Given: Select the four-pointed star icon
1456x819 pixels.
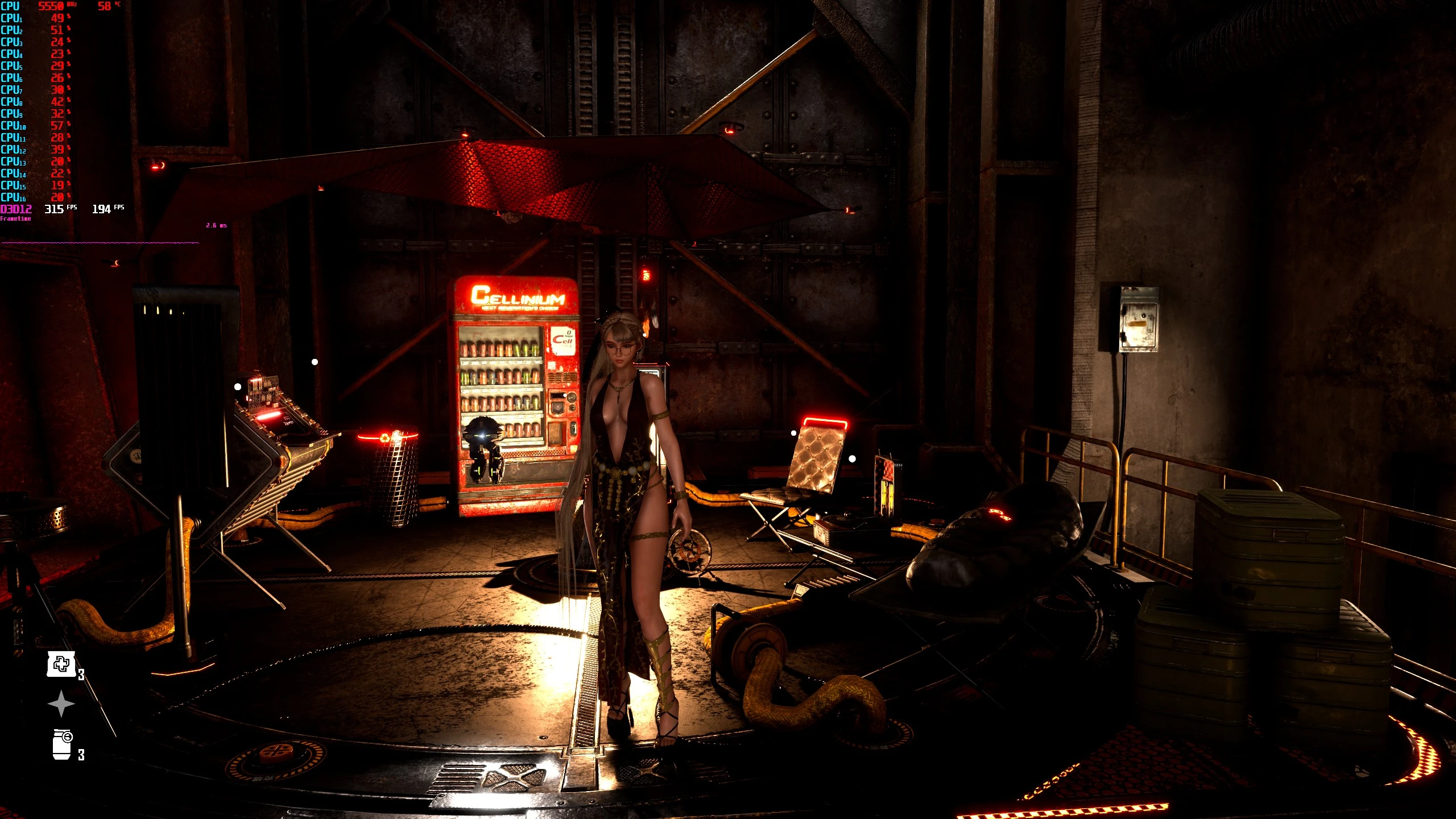Looking at the screenshot, I should tap(61, 704).
